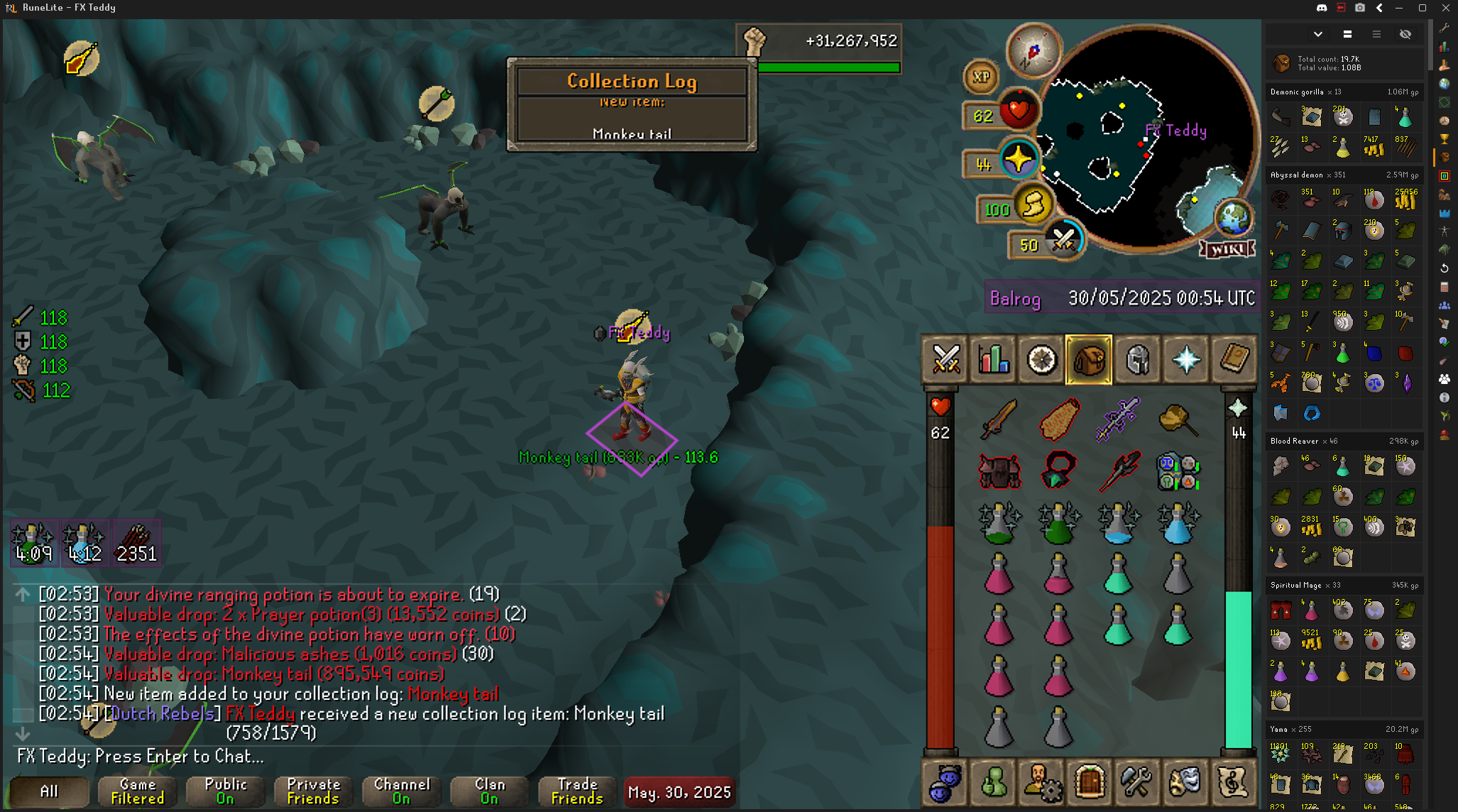This screenshot has width=1458, height=812.
Task: Open the Wiki lookup button
Action: coord(1227,249)
